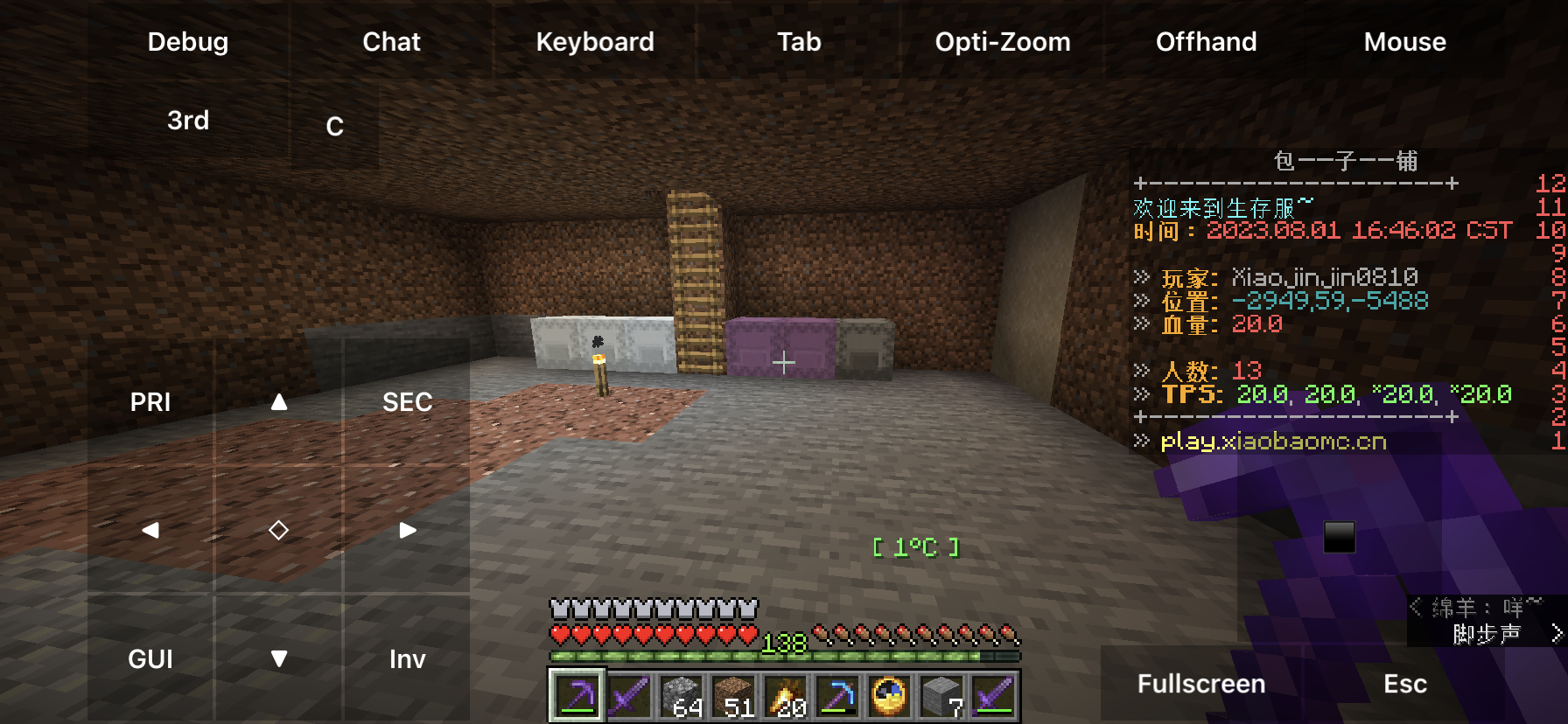Enter Fullscreen mode
The height and width of the screenshot is (724, 1568).
(1200, 684)
